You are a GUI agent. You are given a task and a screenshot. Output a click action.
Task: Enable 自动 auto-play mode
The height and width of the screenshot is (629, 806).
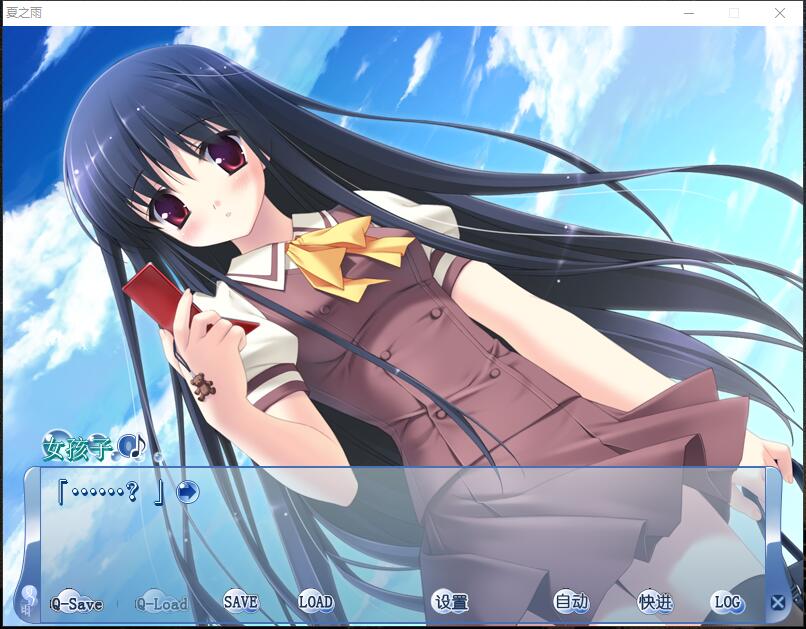(x=571, y=602)
